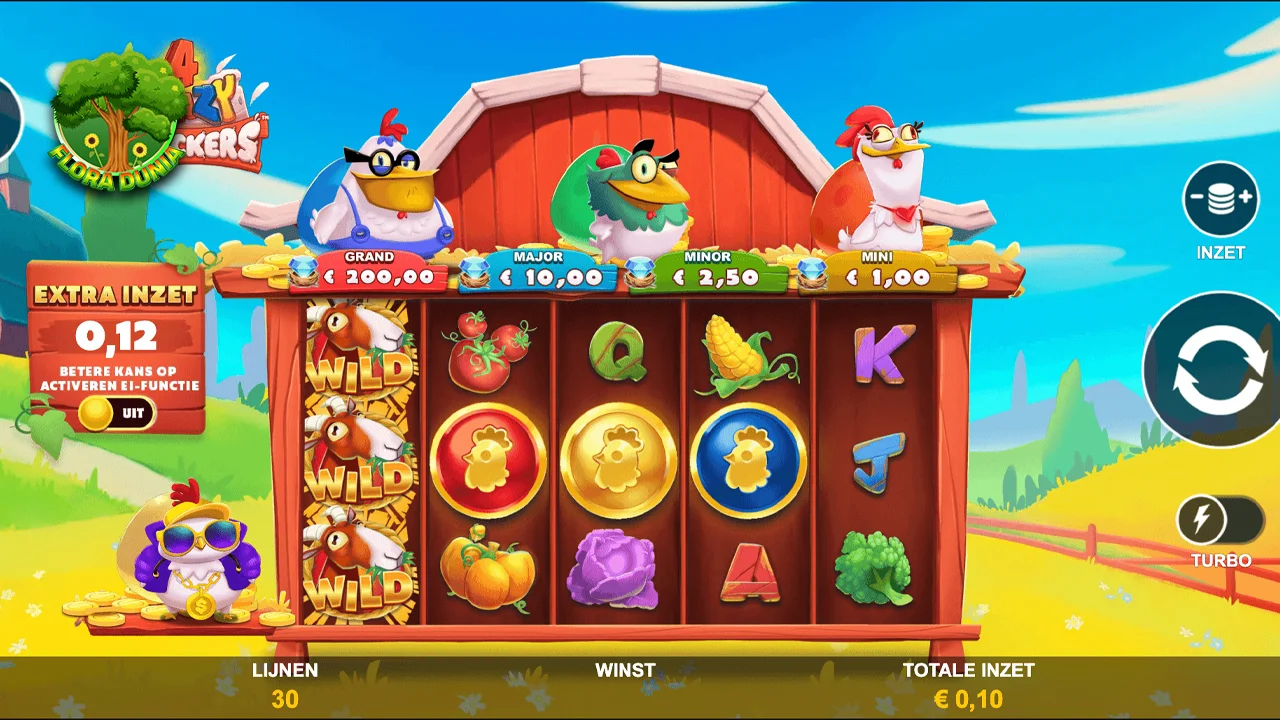Image resolution: width=1280 pixels, height=720 pixels.
Task: Open the Inzet bet settings
Action: point(1221,199)
